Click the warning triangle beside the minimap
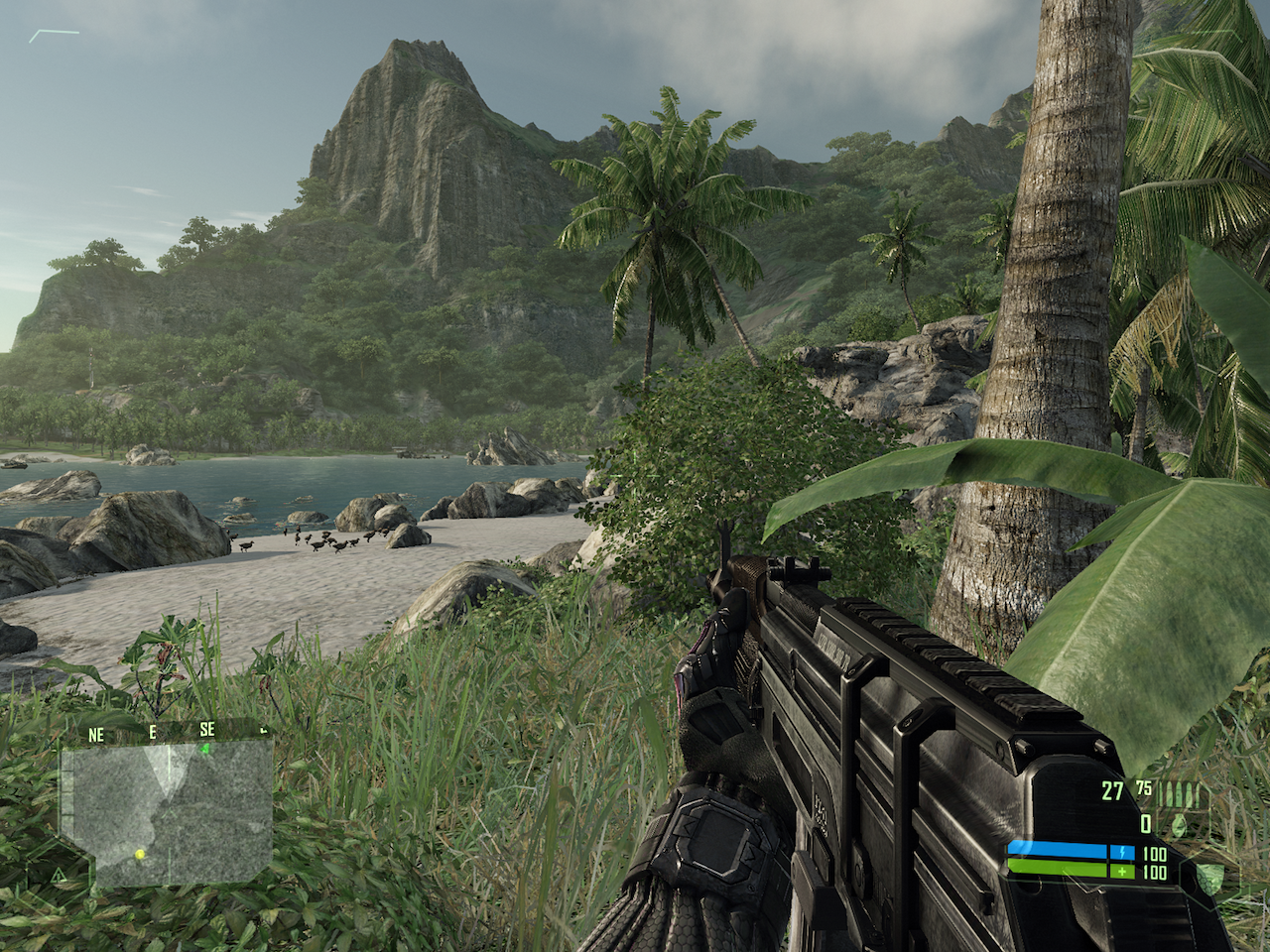Viewport: 1270px width, 952px height. [x=58, y=875]
